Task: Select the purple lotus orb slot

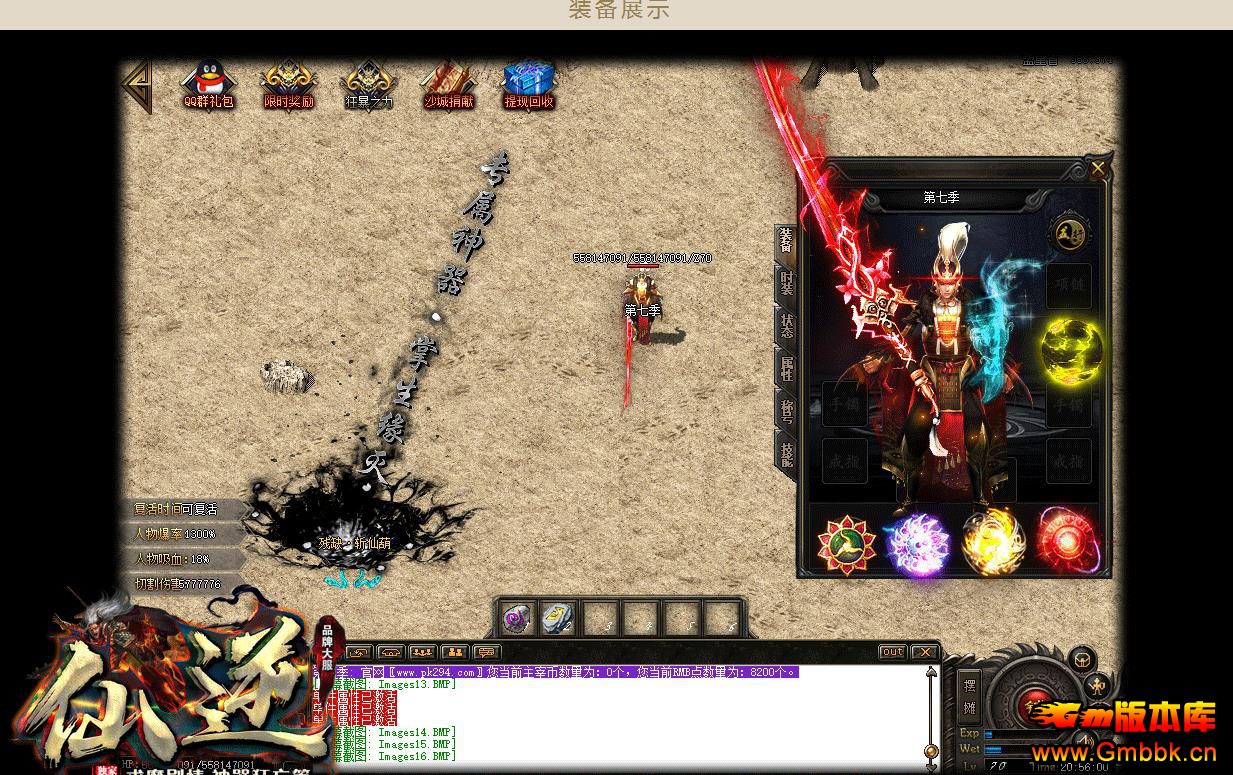Action: coord(919,544)
